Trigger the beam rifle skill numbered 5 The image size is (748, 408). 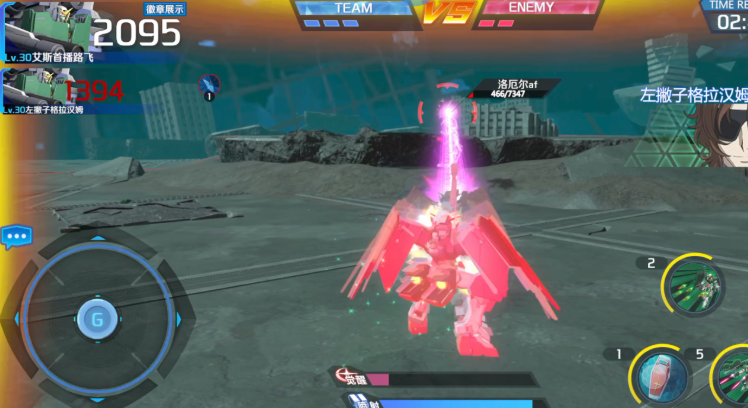(x=733, y=378)
